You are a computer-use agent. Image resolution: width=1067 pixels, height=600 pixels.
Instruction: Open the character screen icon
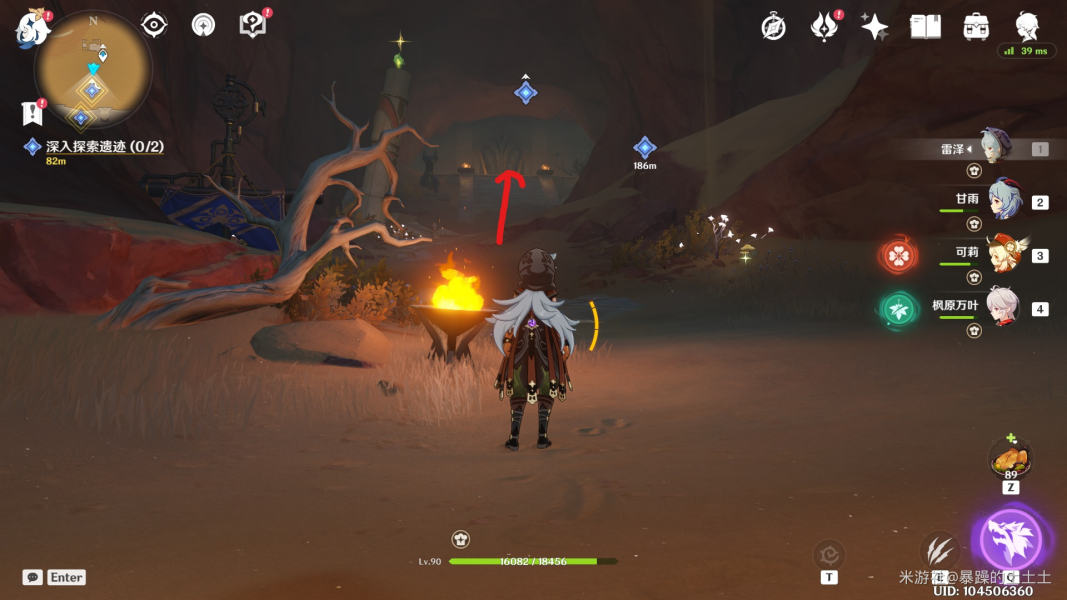(1027, 26)
